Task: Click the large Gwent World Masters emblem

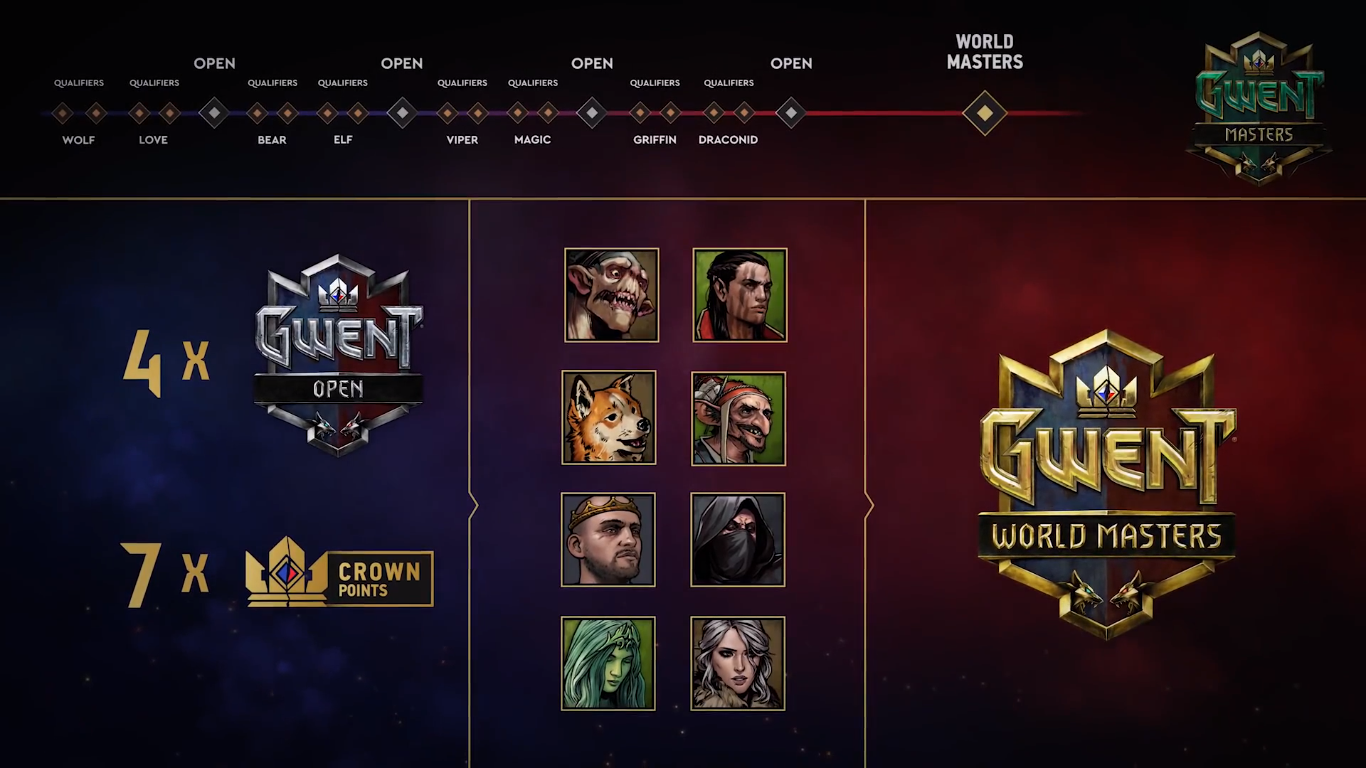Action: click(x=1107, y=484)
